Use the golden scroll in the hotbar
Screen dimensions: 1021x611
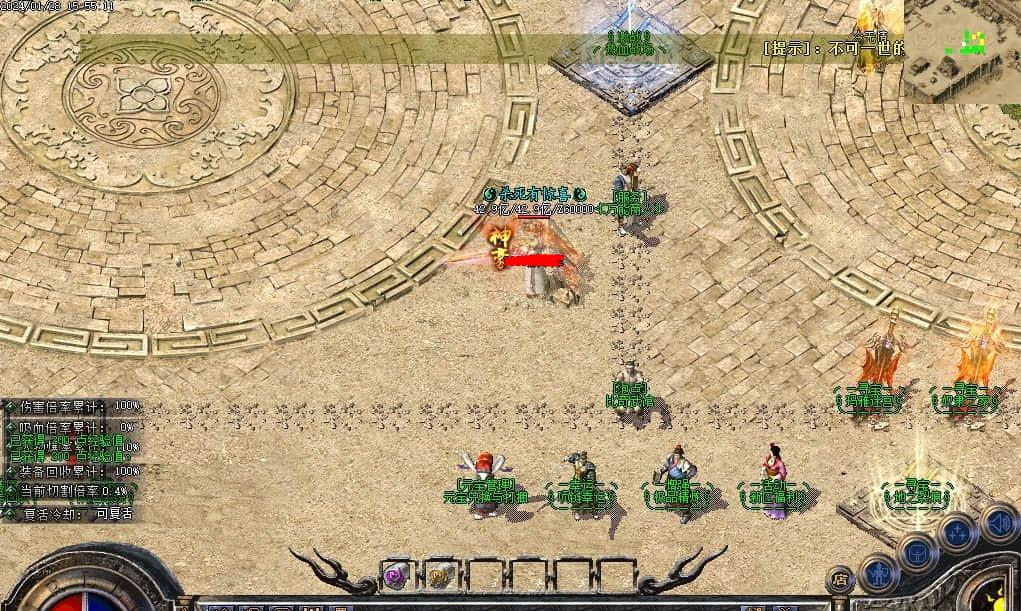pos(439,574)
